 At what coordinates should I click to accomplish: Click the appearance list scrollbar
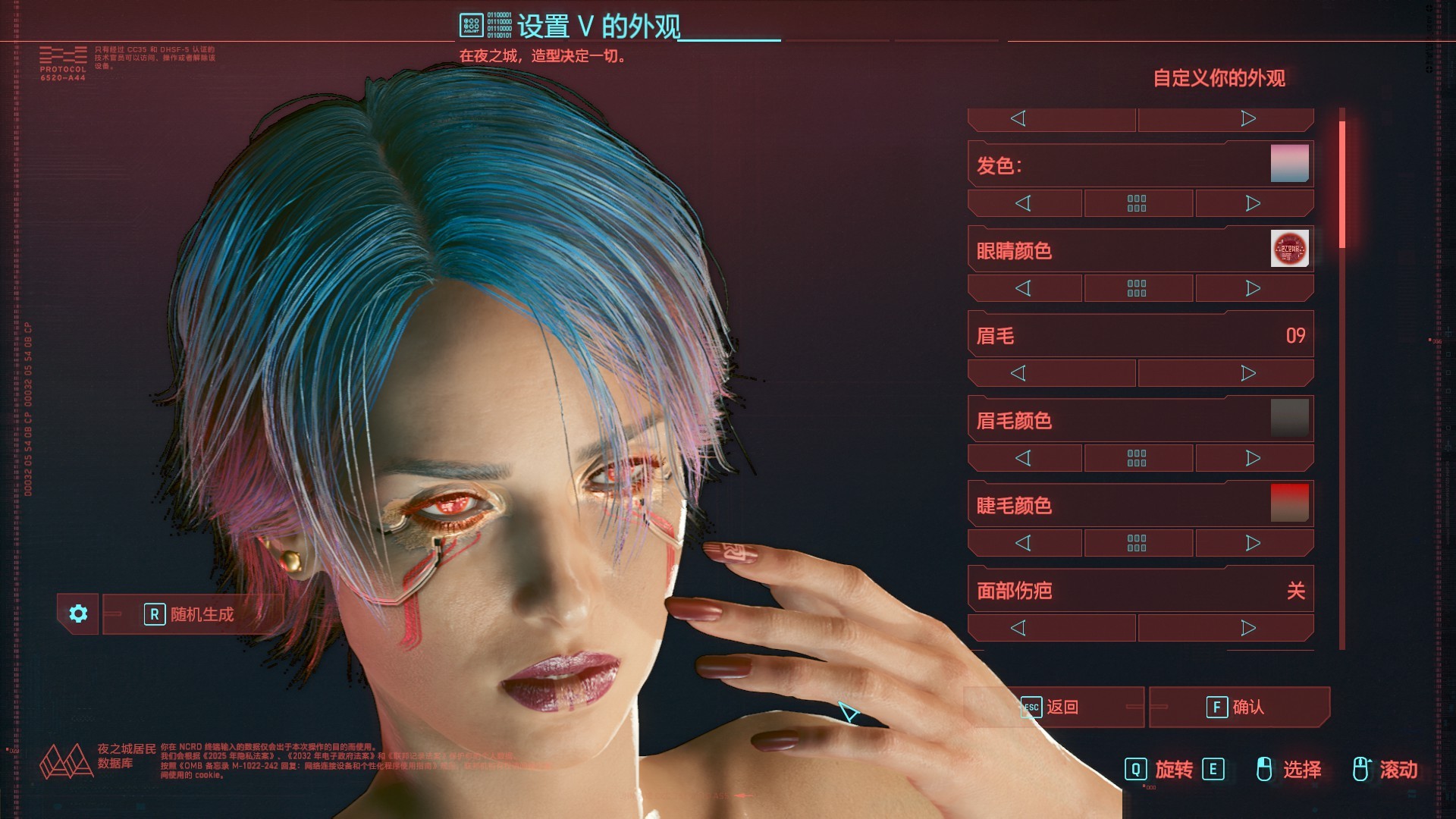point(1341,379)
